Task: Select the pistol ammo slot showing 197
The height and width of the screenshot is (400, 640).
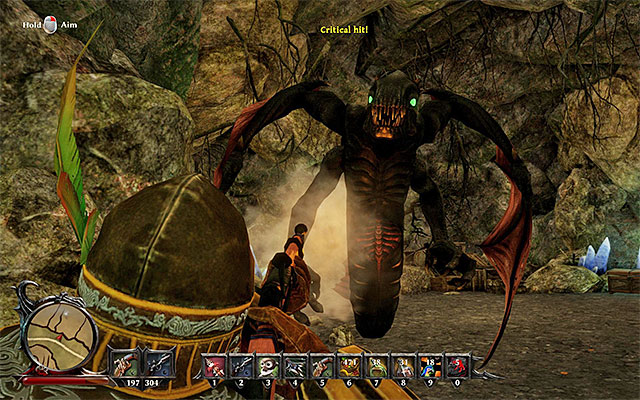Action: [x=126, y=360]
